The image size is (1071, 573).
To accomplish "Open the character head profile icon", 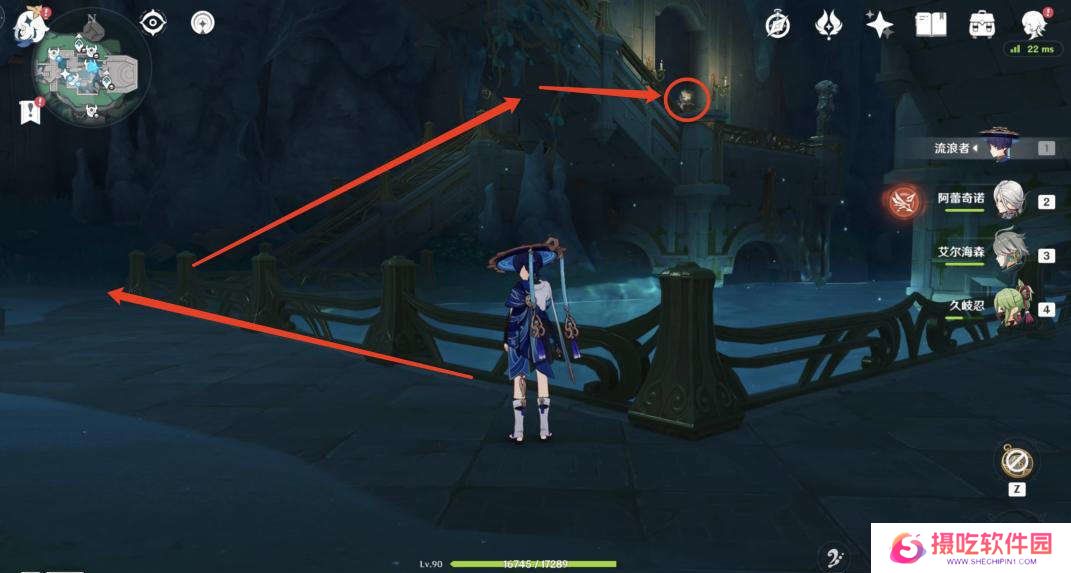I will pos(1033,24).
